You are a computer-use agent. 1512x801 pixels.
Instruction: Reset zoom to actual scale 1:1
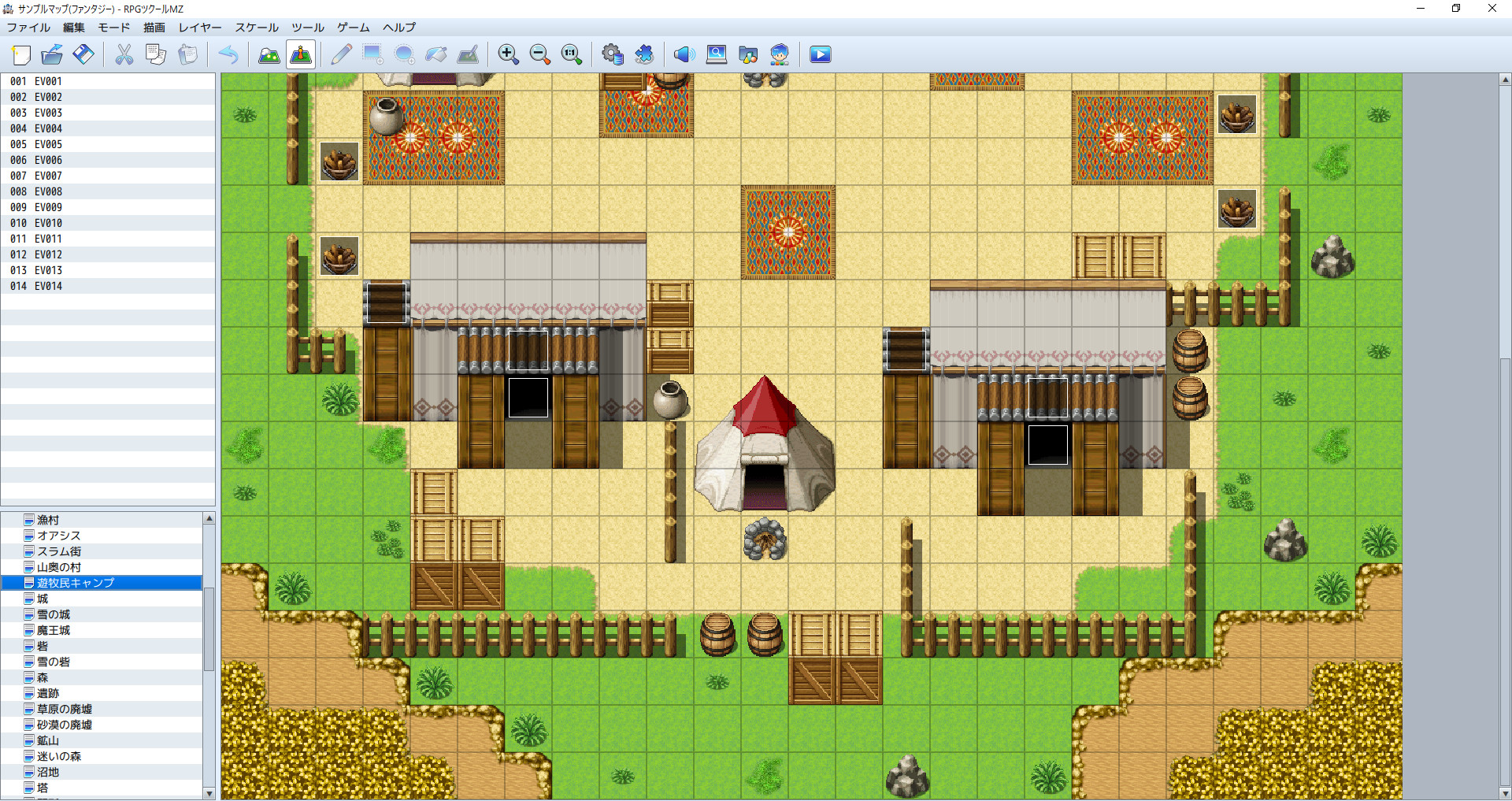pyautogui.click(x=571, y=54)
